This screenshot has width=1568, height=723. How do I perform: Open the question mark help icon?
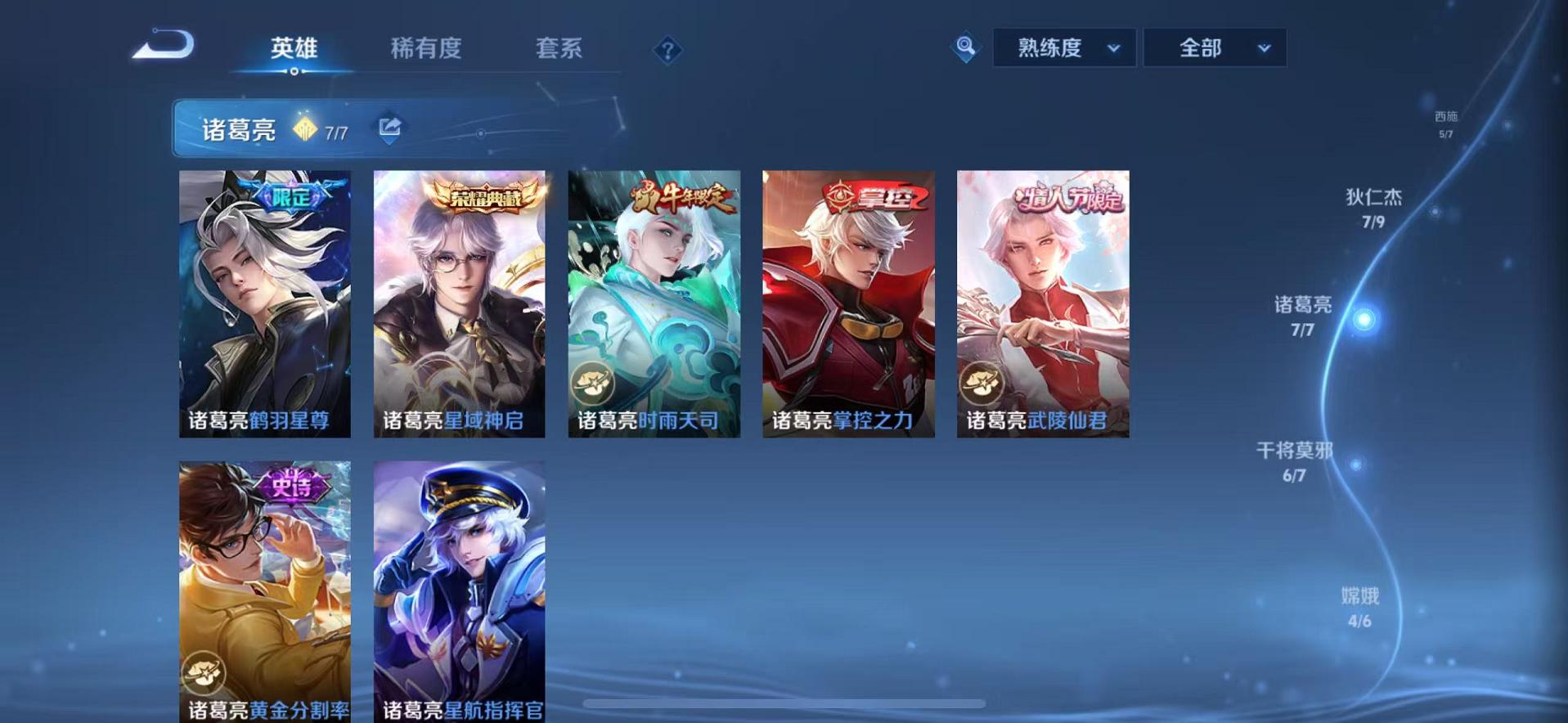pos(669,51)
